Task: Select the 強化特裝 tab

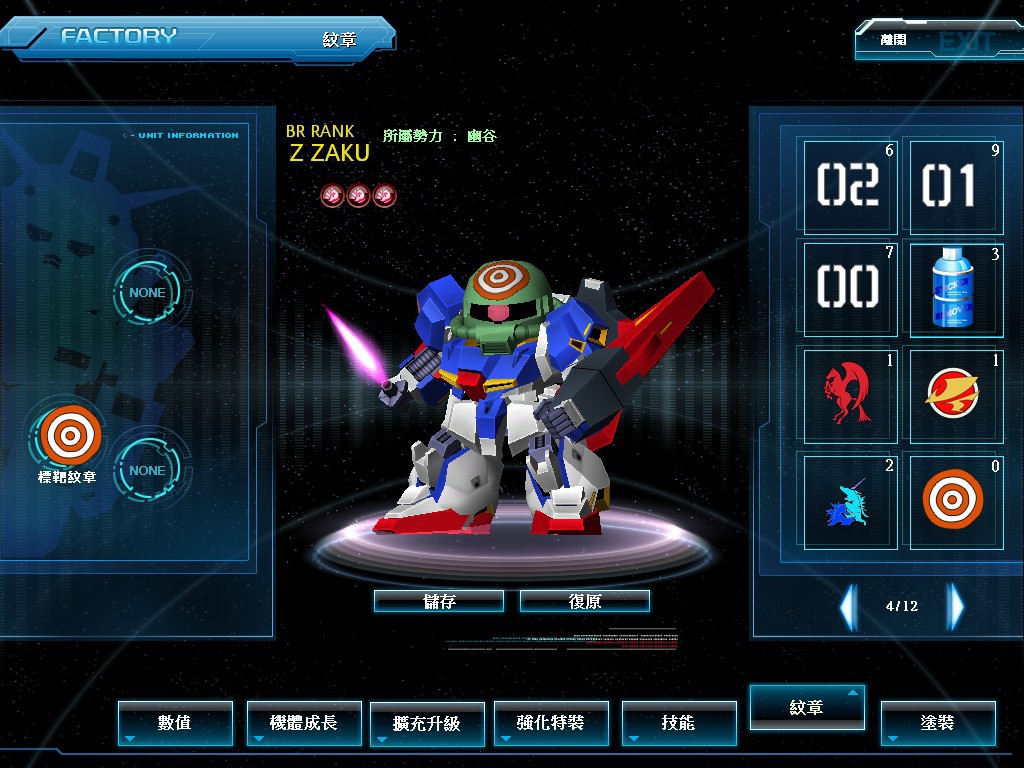Action: pos(551,722)
